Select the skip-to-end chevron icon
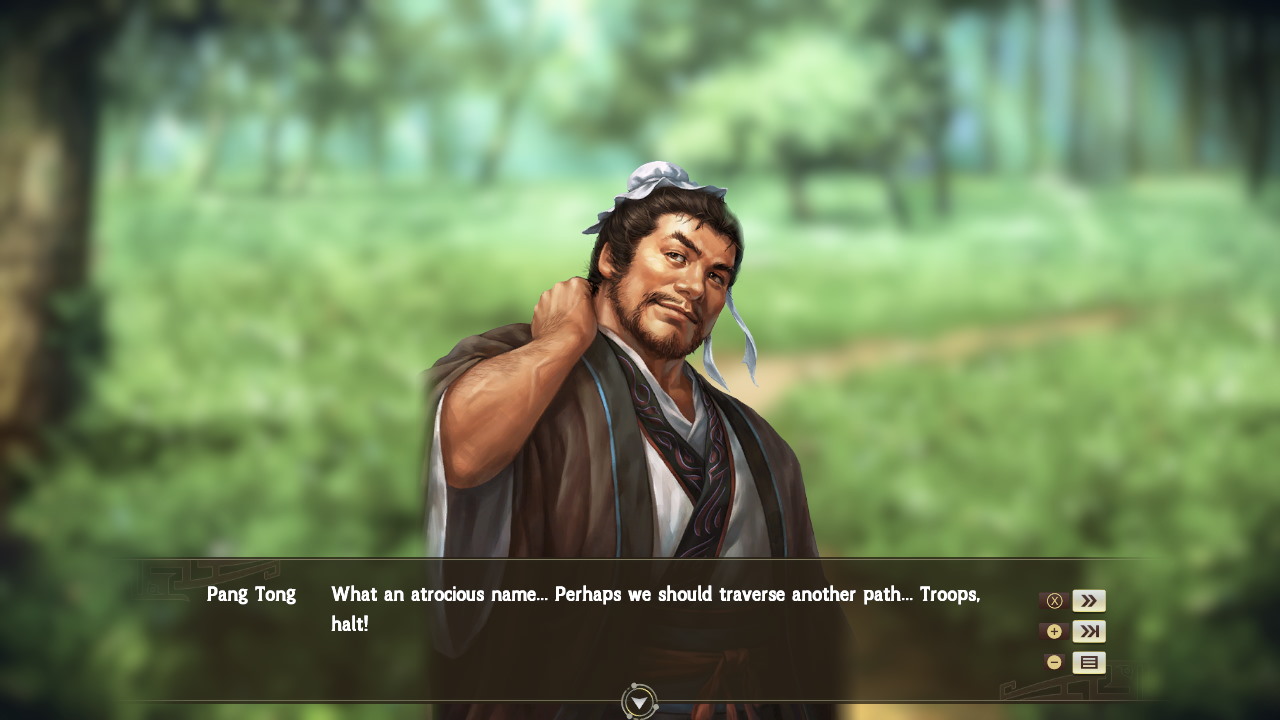 [x=1088, y=631]
